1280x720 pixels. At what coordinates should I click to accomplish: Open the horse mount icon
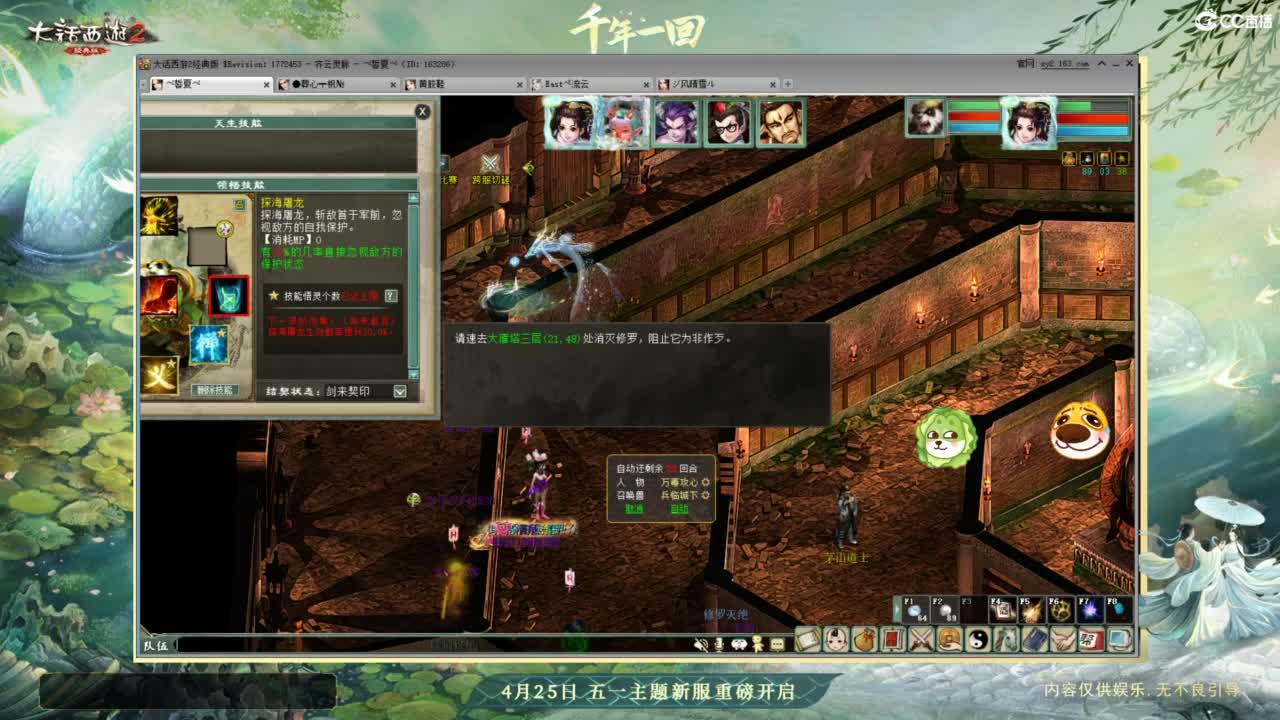tap(1006, 639)
